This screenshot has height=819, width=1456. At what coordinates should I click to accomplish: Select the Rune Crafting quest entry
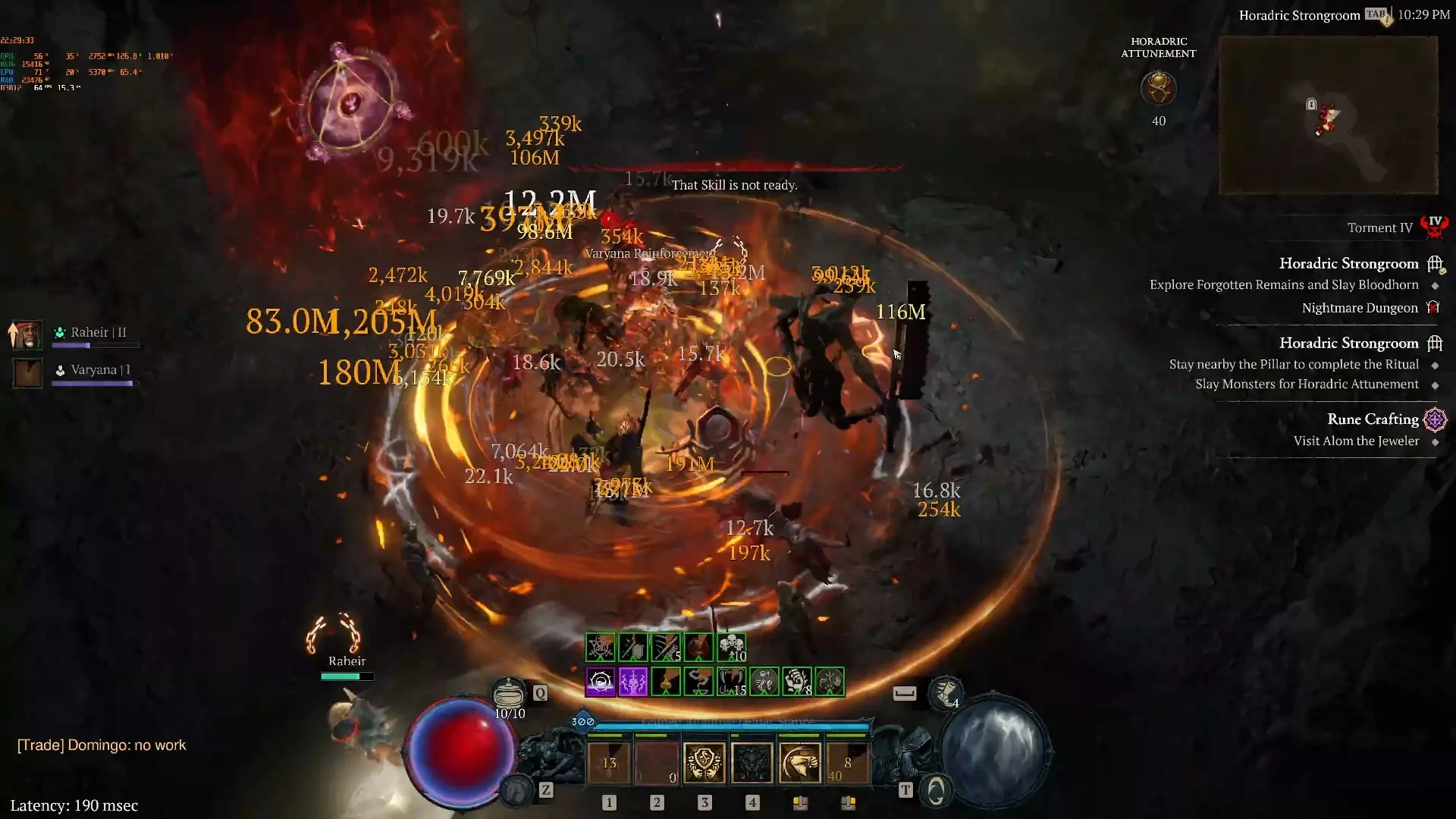coord(1373,419)
